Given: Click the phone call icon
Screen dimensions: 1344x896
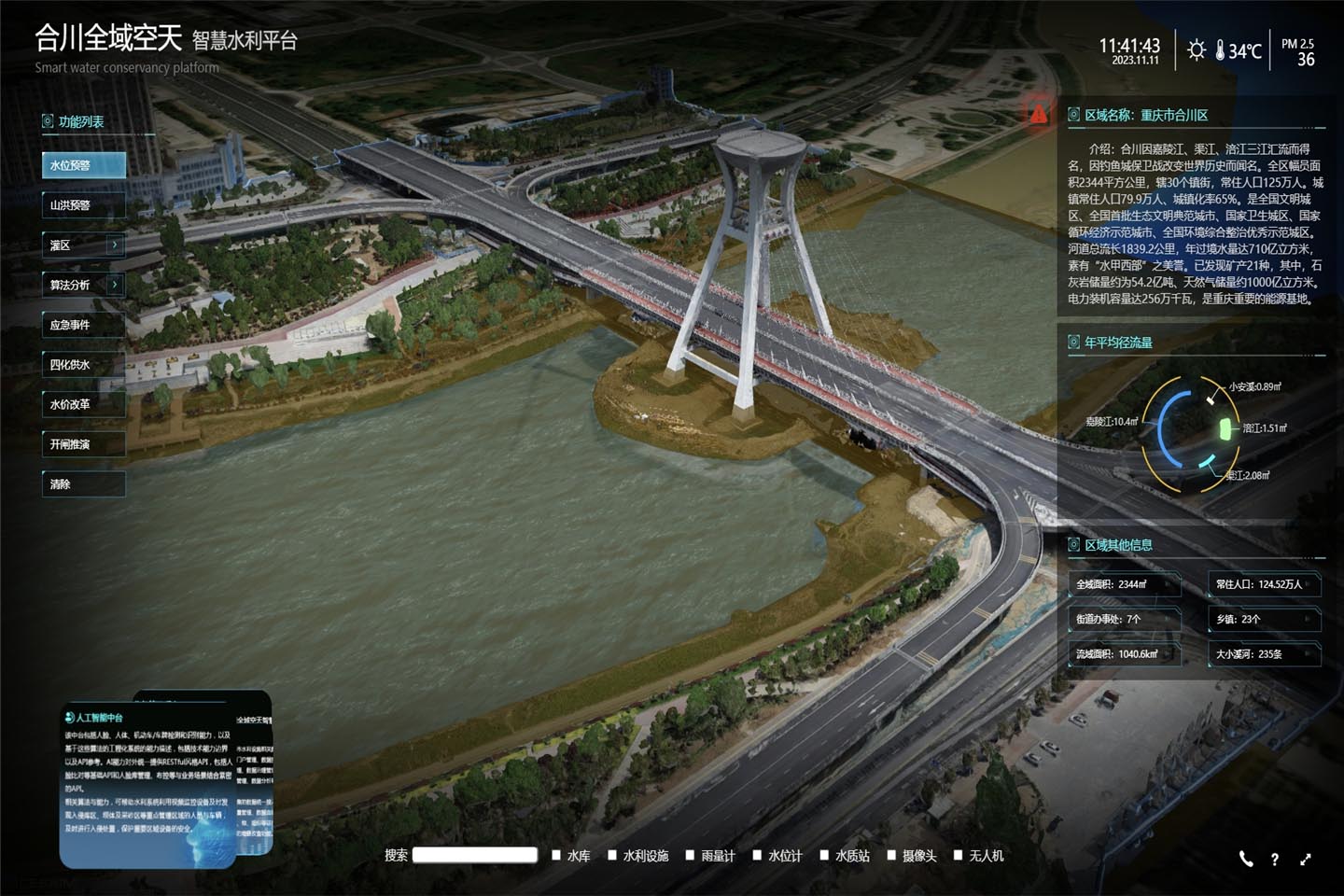Looking at the screenshot, I should 1246,859.
